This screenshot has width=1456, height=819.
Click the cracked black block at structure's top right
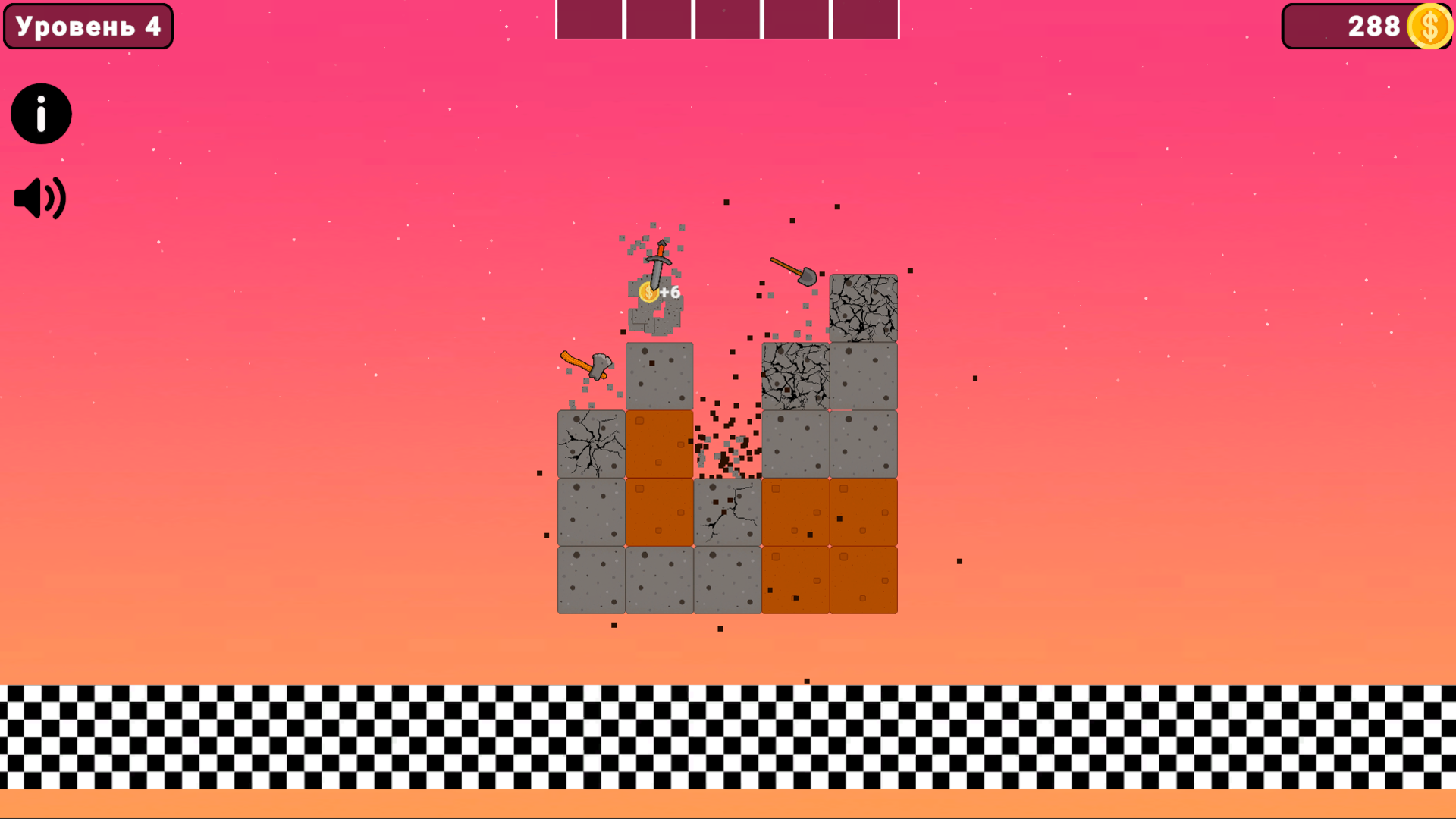pos(864,307)
